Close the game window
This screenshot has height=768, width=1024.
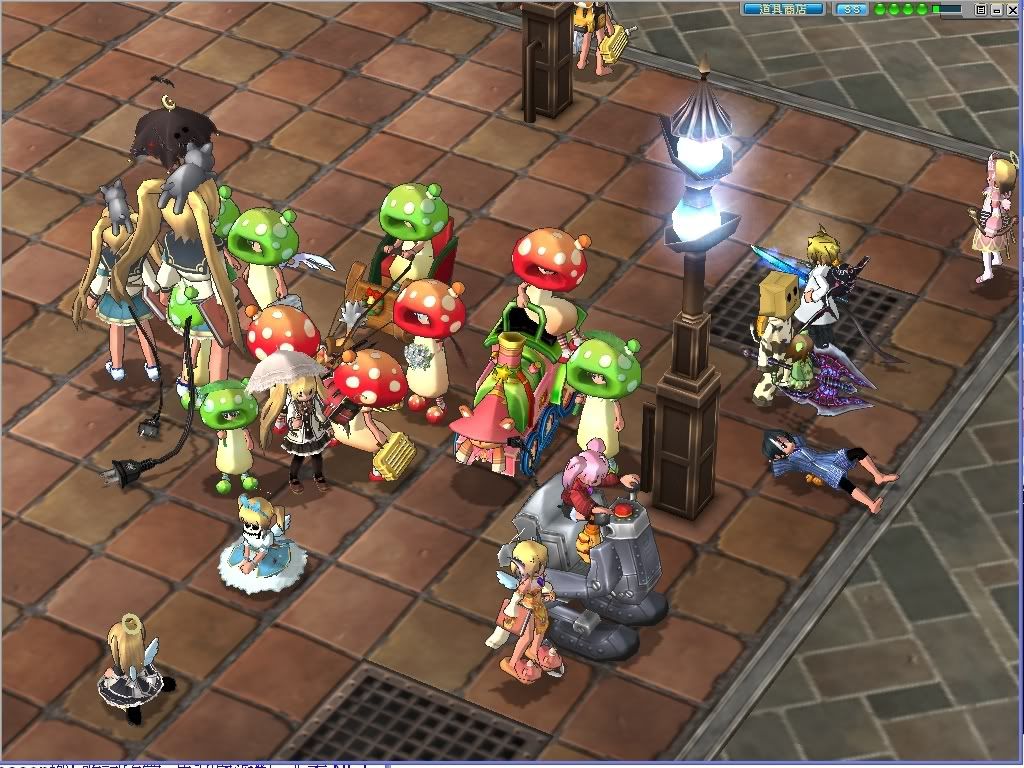(x=1012, y=9)
